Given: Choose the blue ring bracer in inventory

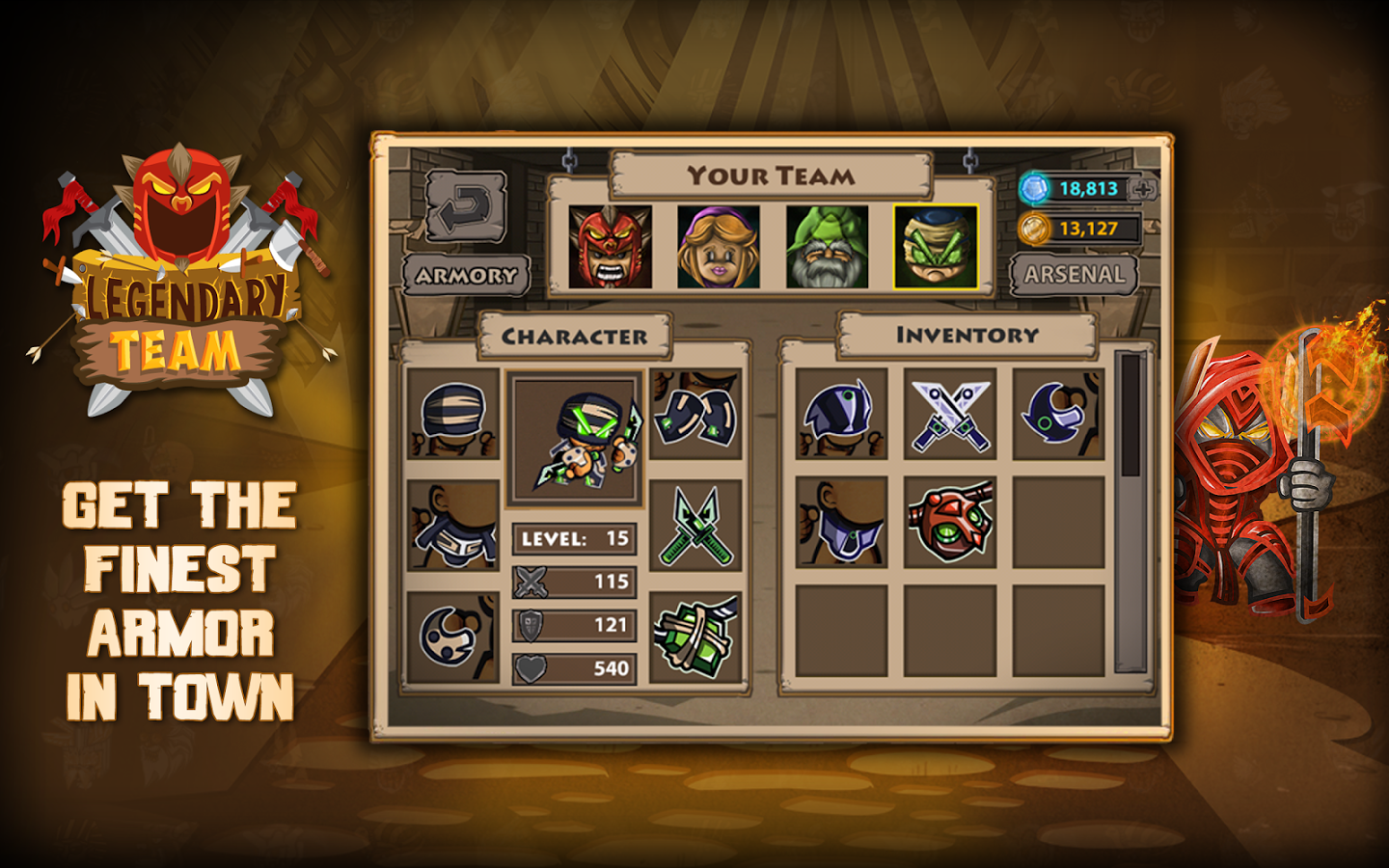Looking at the screenshot, I should (1058, 415).
